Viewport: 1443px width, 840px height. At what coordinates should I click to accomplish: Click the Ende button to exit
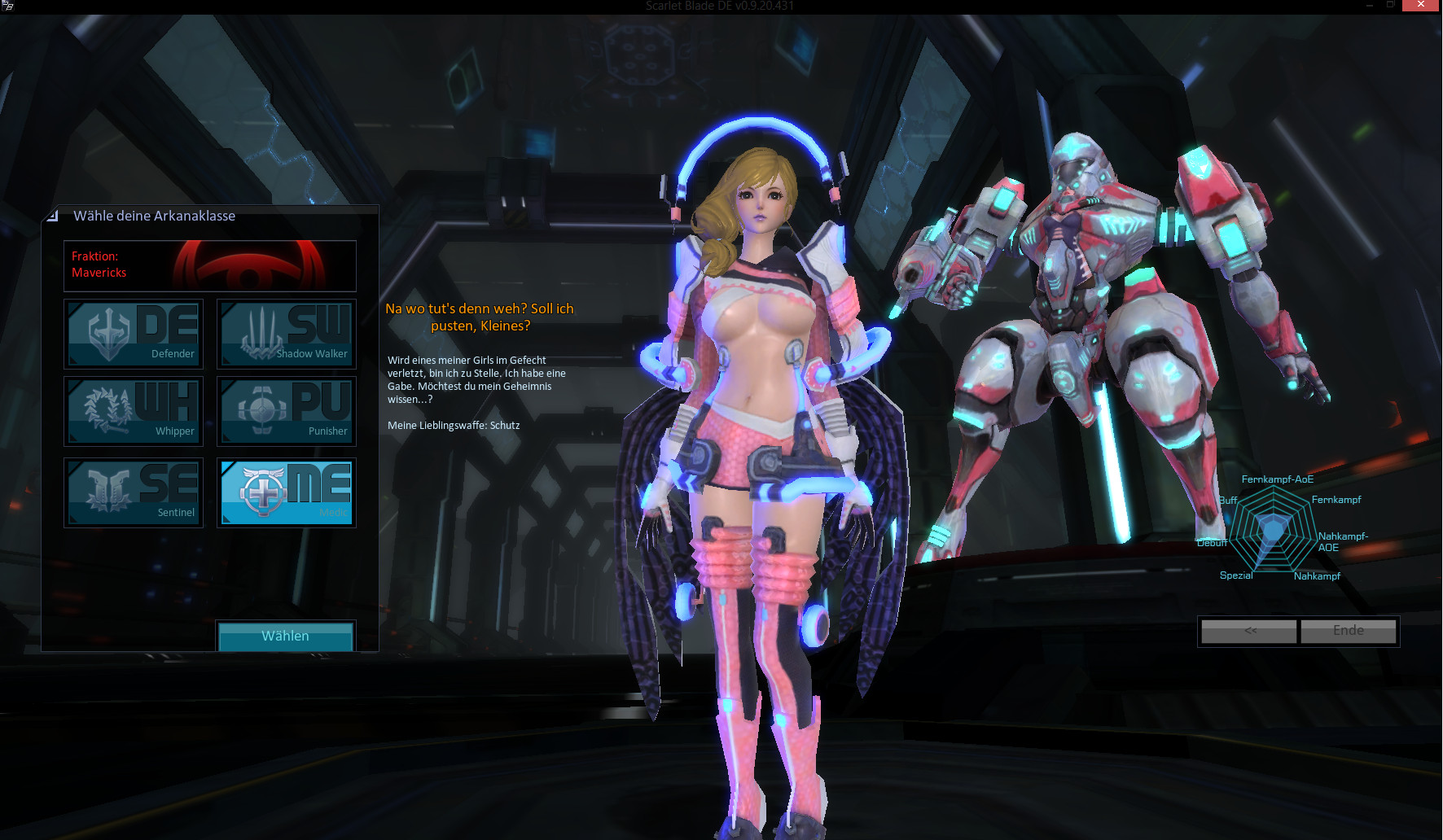[1348, 631]
